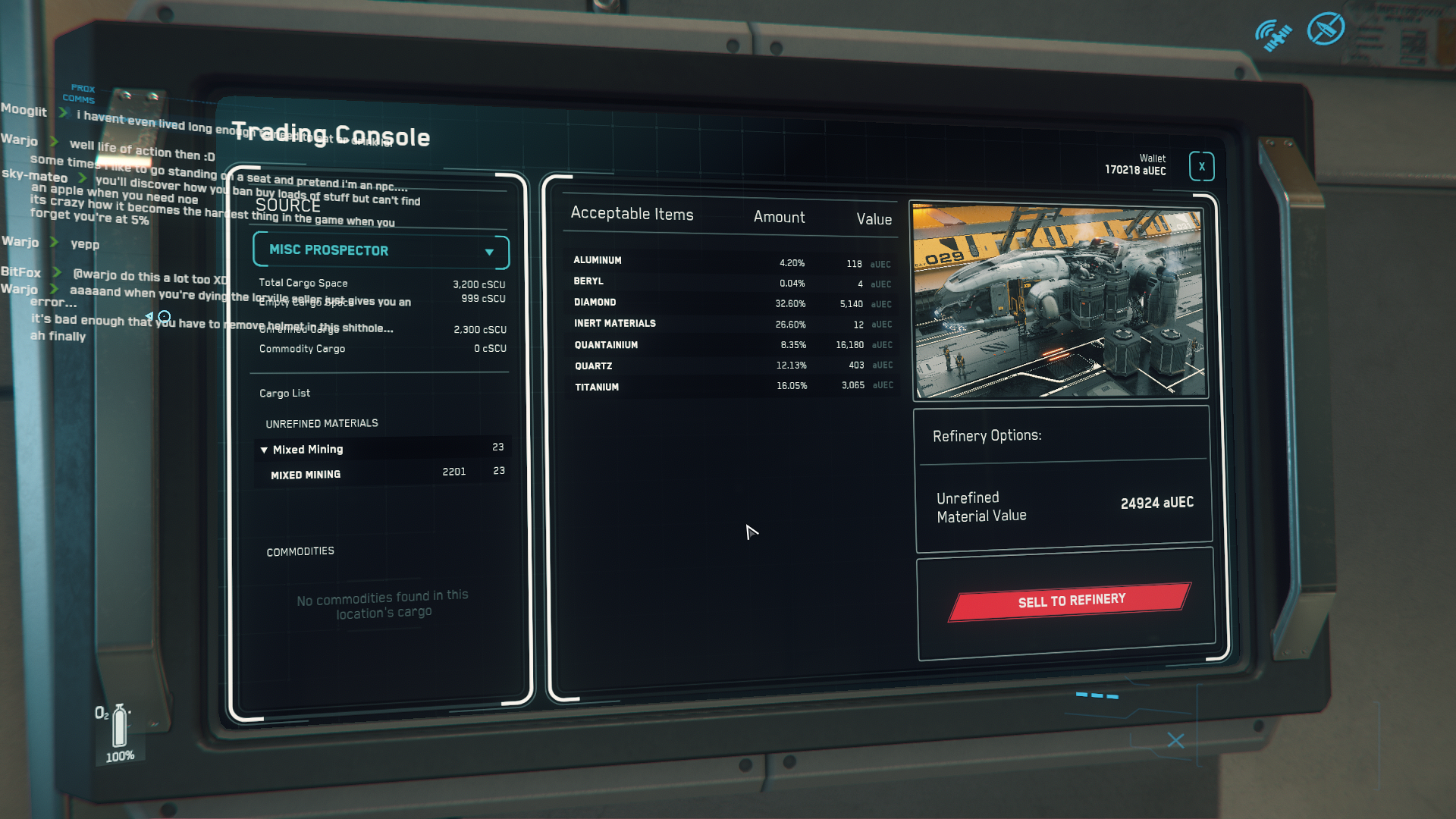Open the MISC Prospector source dropdown
1456x819 pixels.
(381, 250)
